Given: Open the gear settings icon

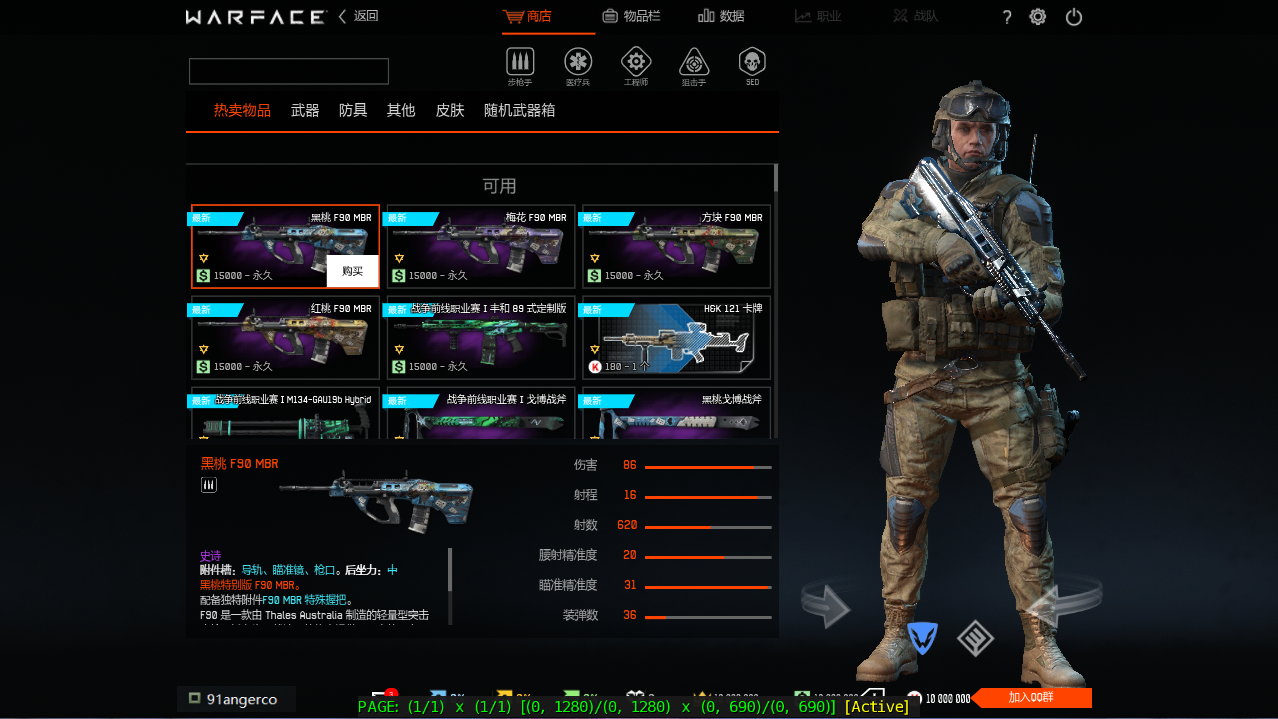Looking at the screenshot, I should pos(1038,17).
